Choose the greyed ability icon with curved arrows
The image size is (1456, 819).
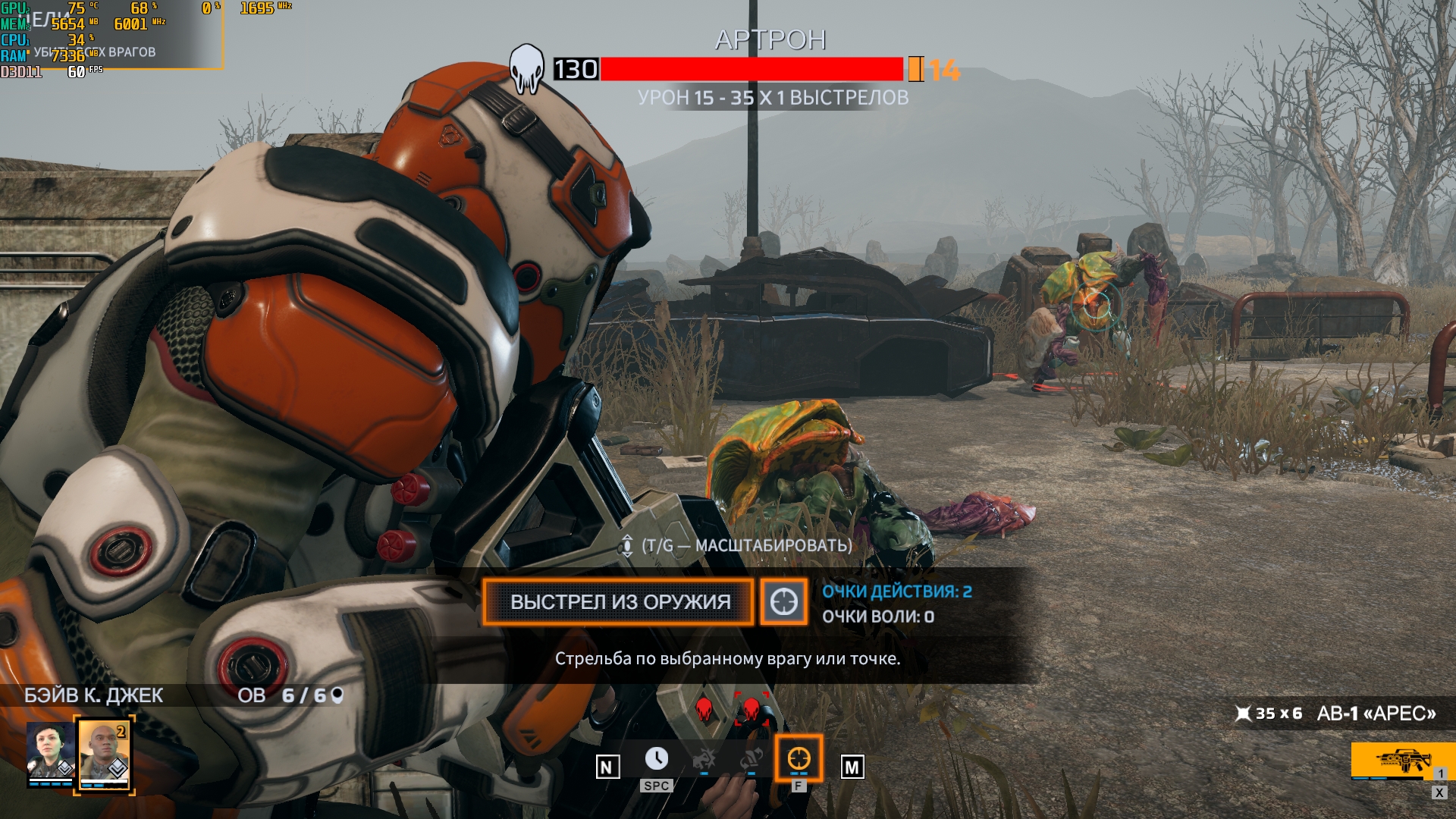coord(751,759)
